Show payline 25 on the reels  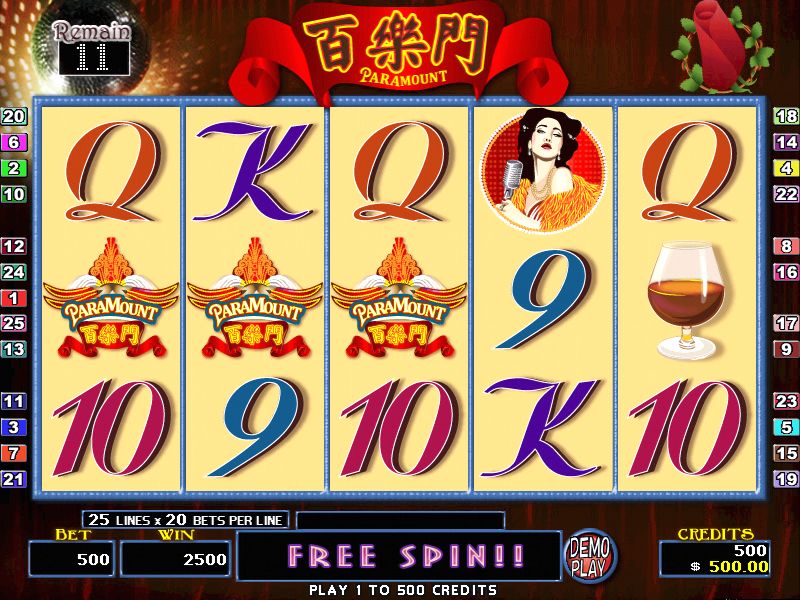point(14,323)
